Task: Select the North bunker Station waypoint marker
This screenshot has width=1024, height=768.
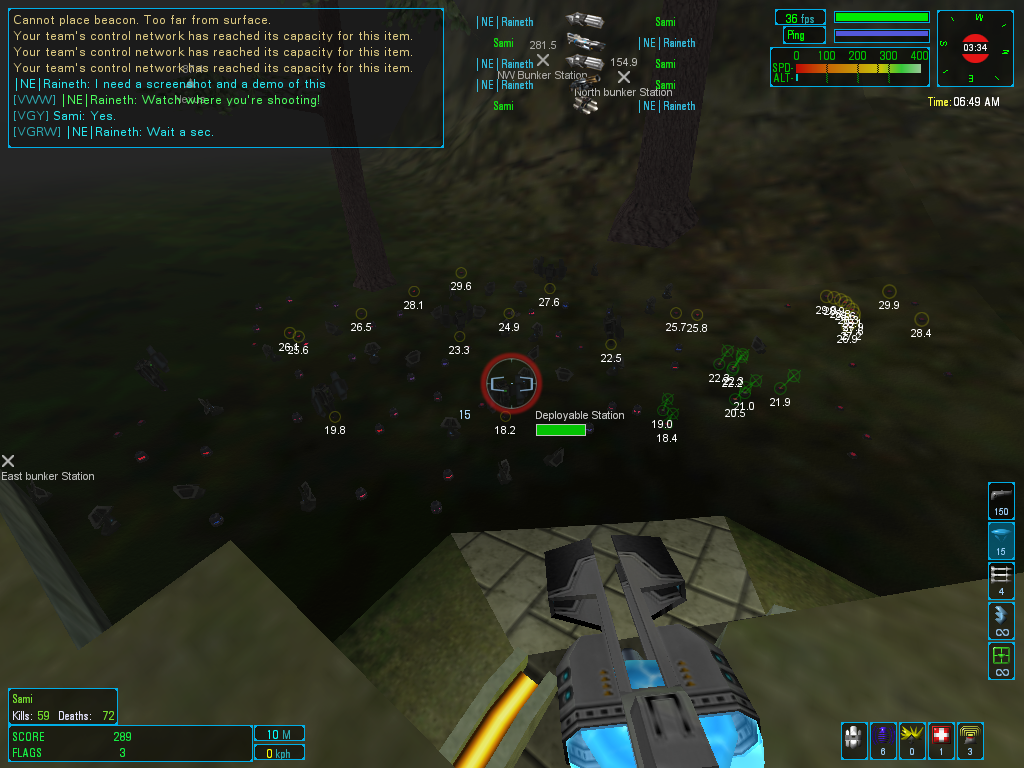Action: 624,77
